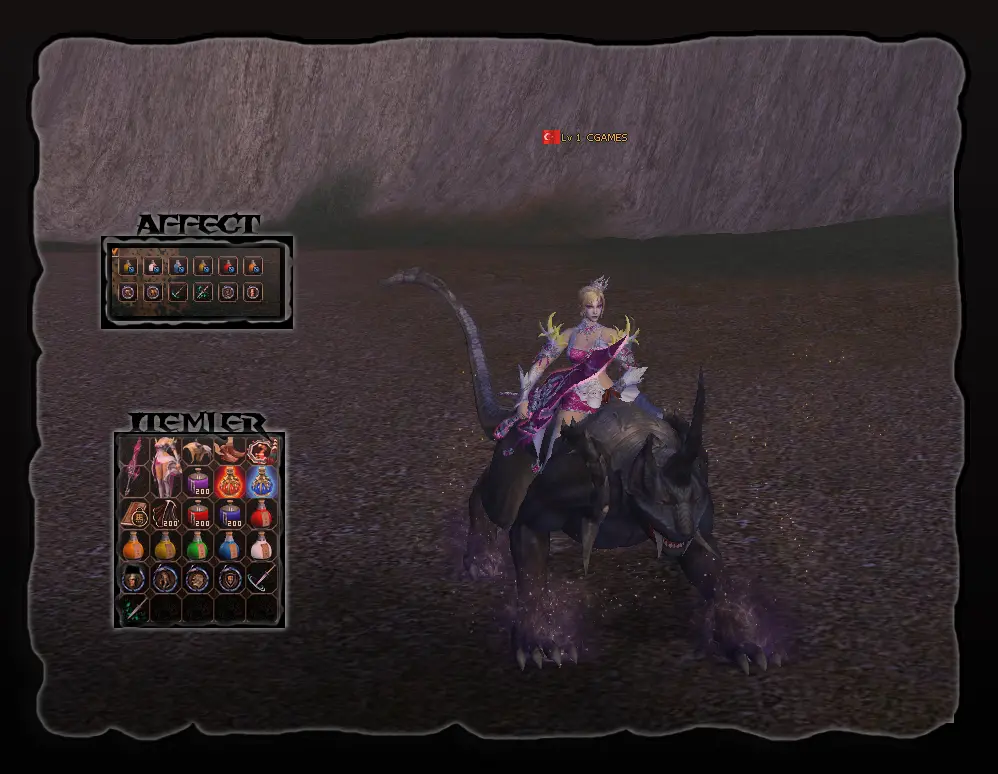This screenshot has height=774, width=998.
Task: Select the pink spear in Itemler inventory
Action: click(x=132, y=465)
